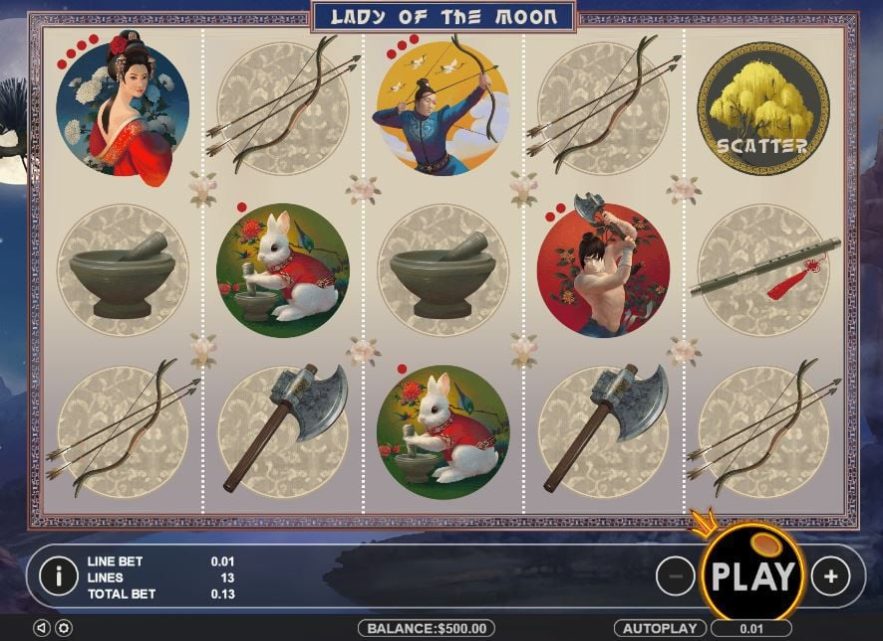Increase the bet with the plus button
883x641 pixels.
click(x=830, y=576)
